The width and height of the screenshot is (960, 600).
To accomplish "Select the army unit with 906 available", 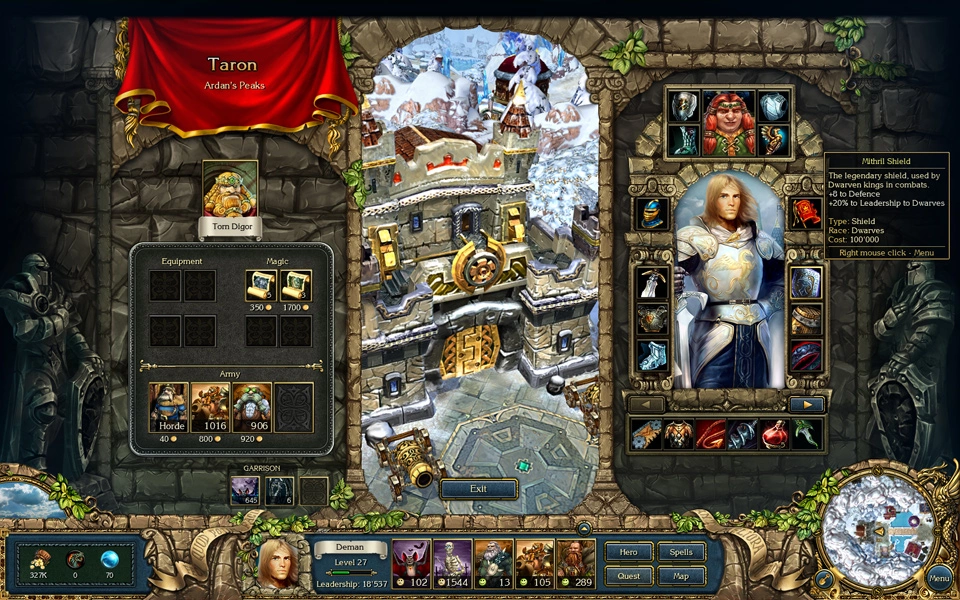I will point(252,407).
